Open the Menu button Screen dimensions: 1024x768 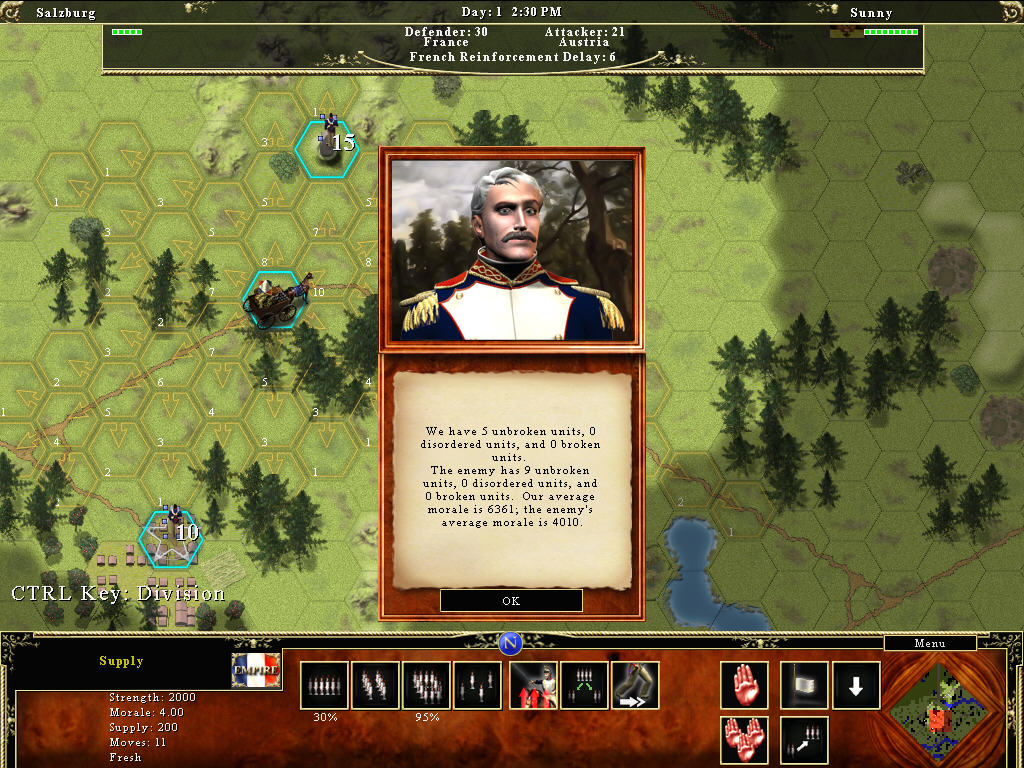930,643
